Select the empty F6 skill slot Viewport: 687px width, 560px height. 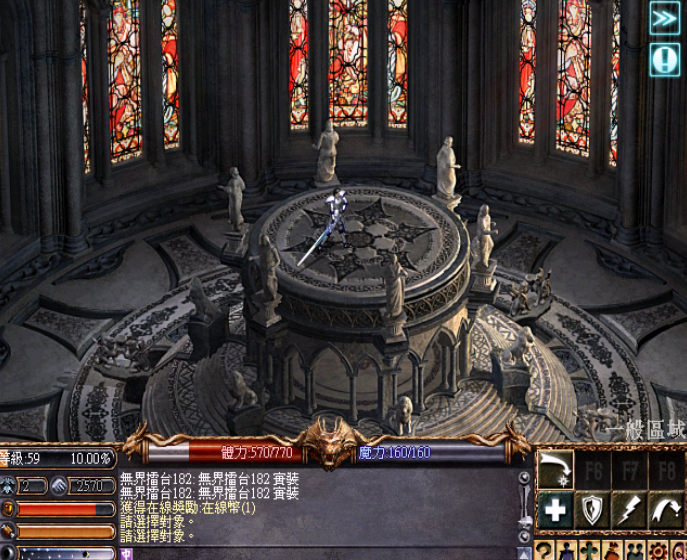(593, 470)
